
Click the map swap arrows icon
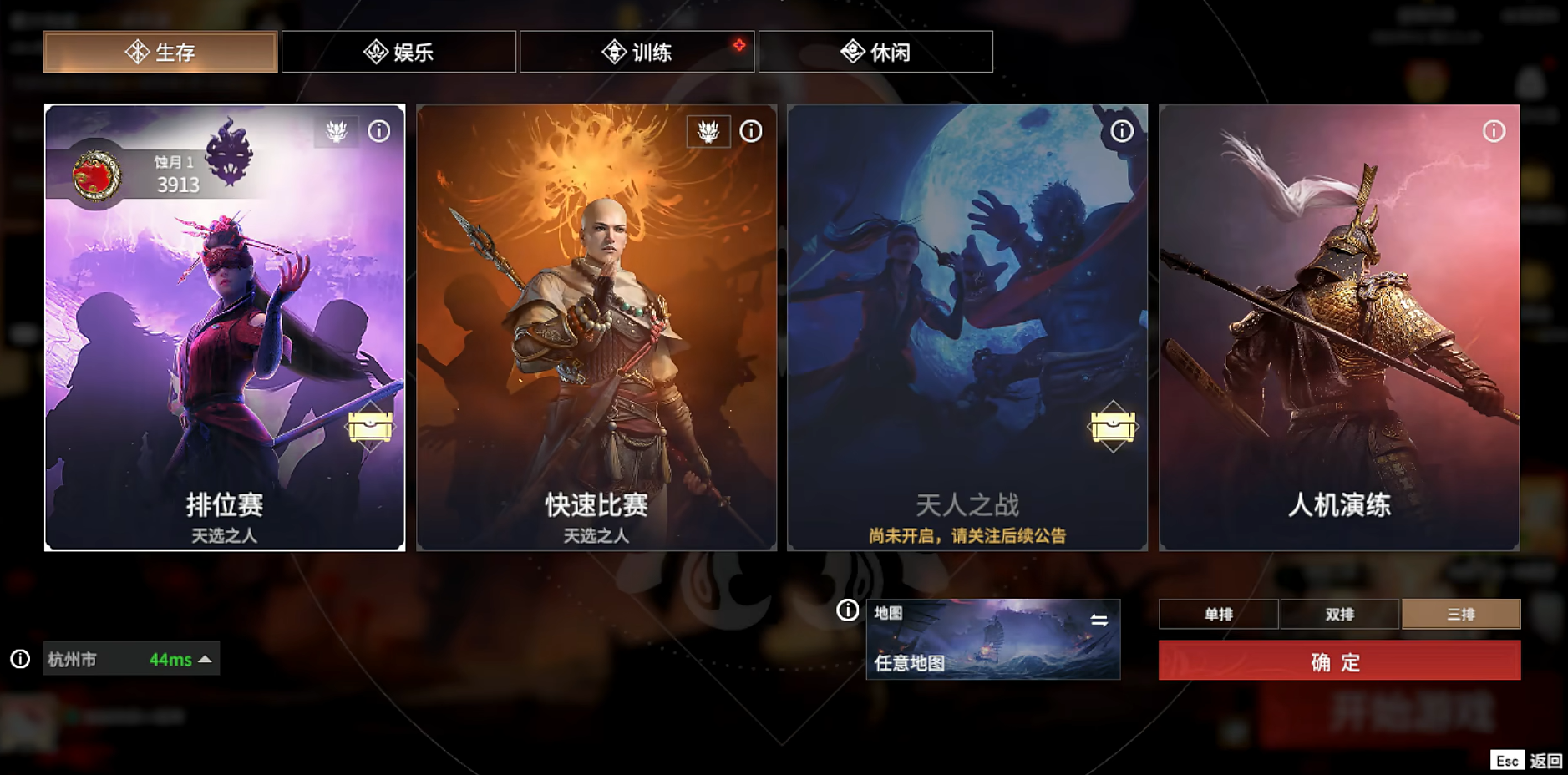[1099, 620]
